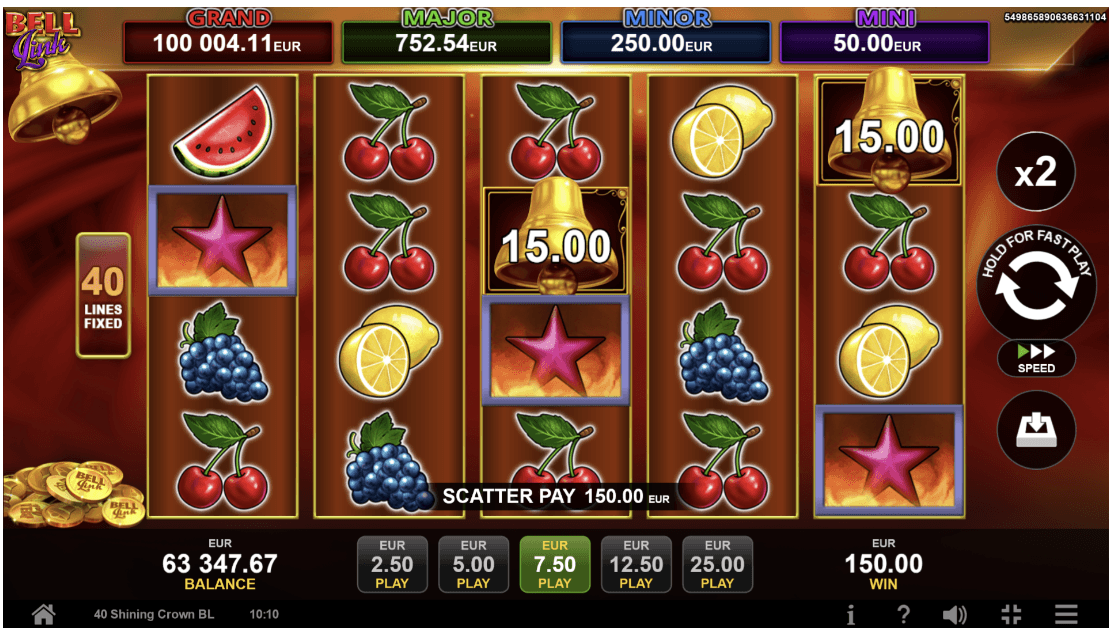The image size is (1111, 628).
Task: Choose the 25.00 EUR play bet
Action: [717, 565]
